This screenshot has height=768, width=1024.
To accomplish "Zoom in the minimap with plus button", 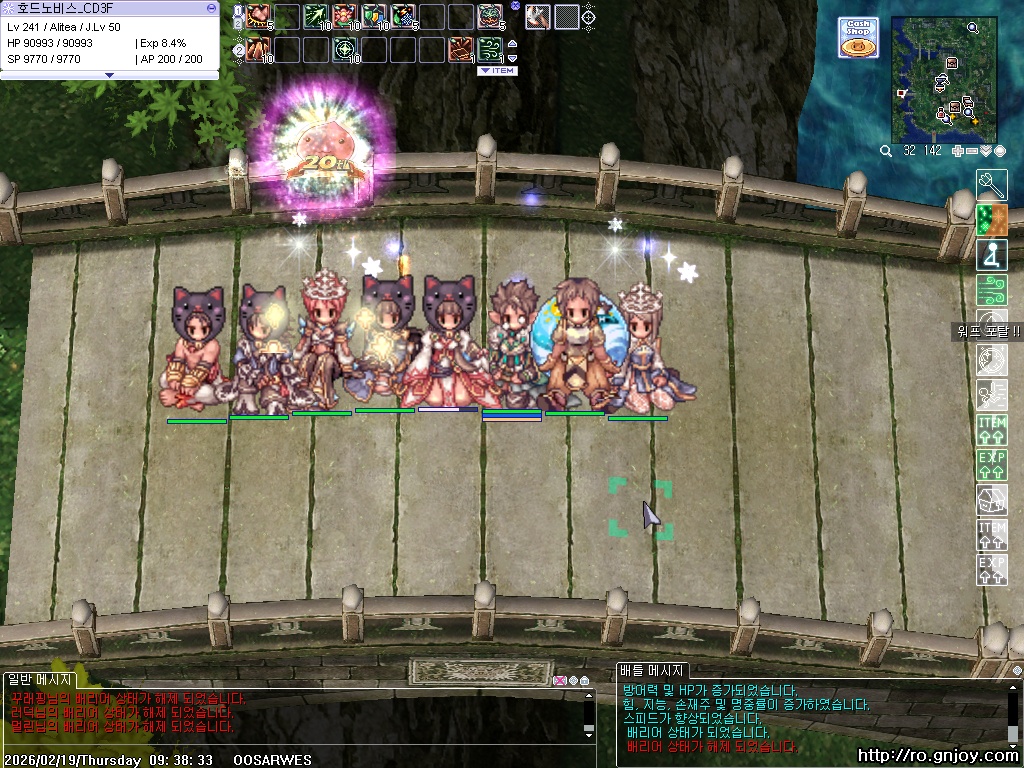I will 958,151.
